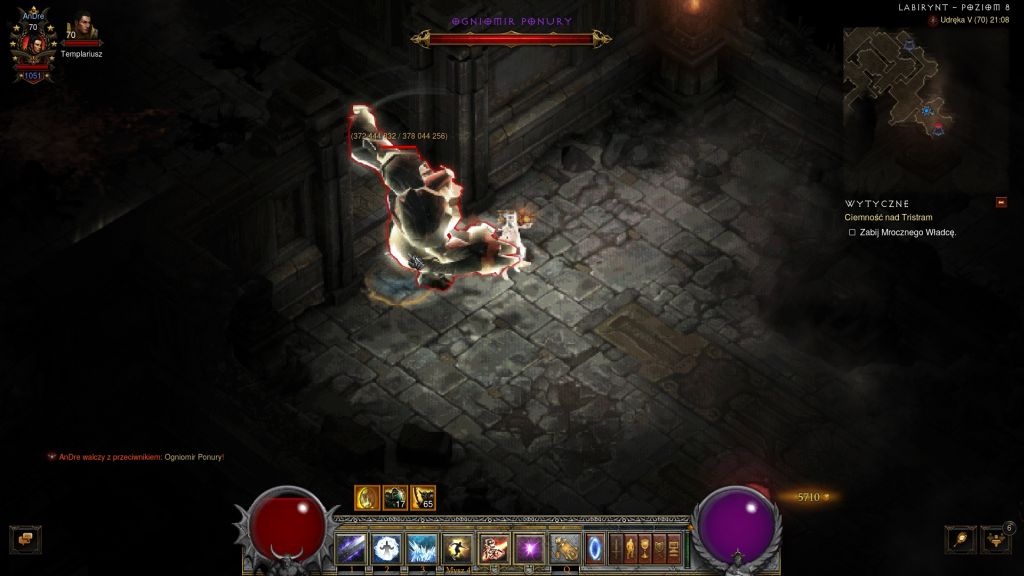Activate the running figure skill in slot 4
The height and width of the screenshot is (576, 1024).
pyautogui.click(x=458, y=548)
